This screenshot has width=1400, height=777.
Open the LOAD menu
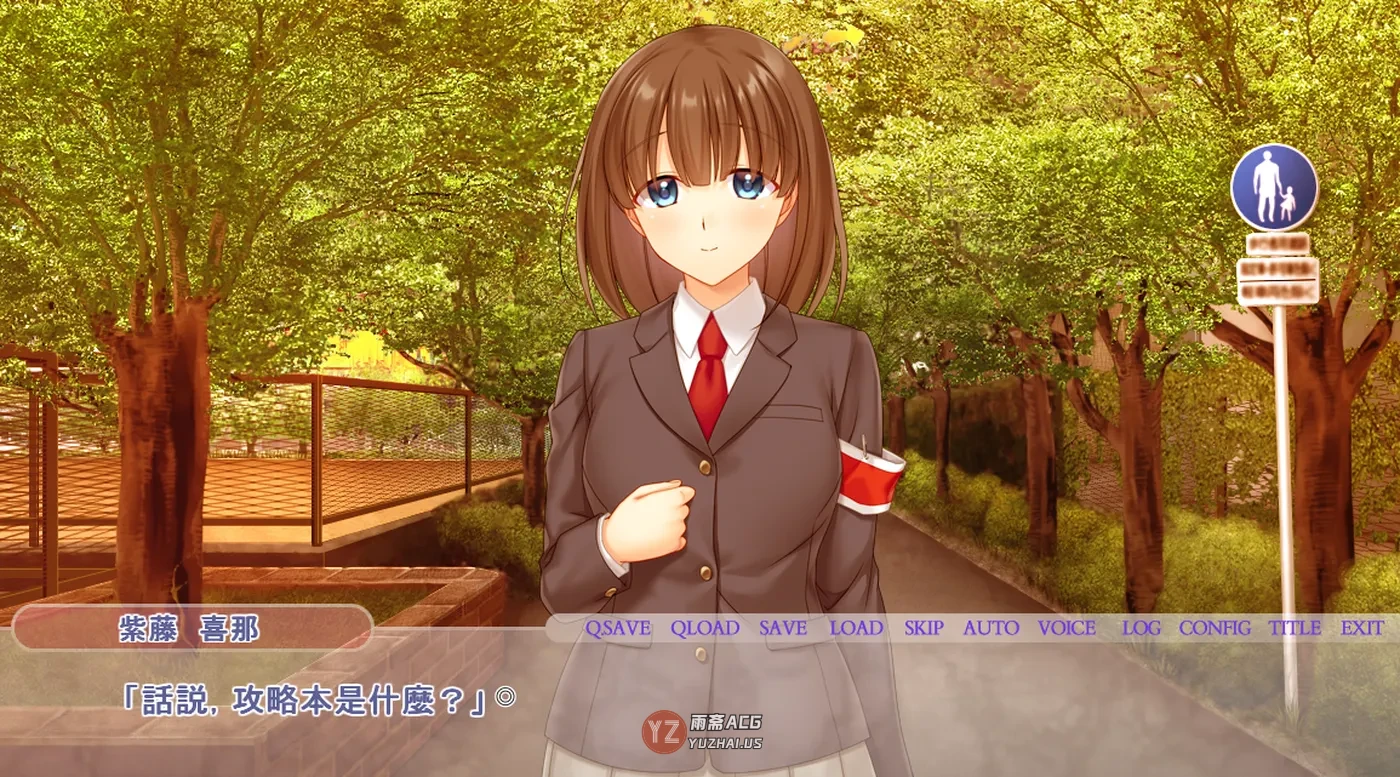[856, 629]
